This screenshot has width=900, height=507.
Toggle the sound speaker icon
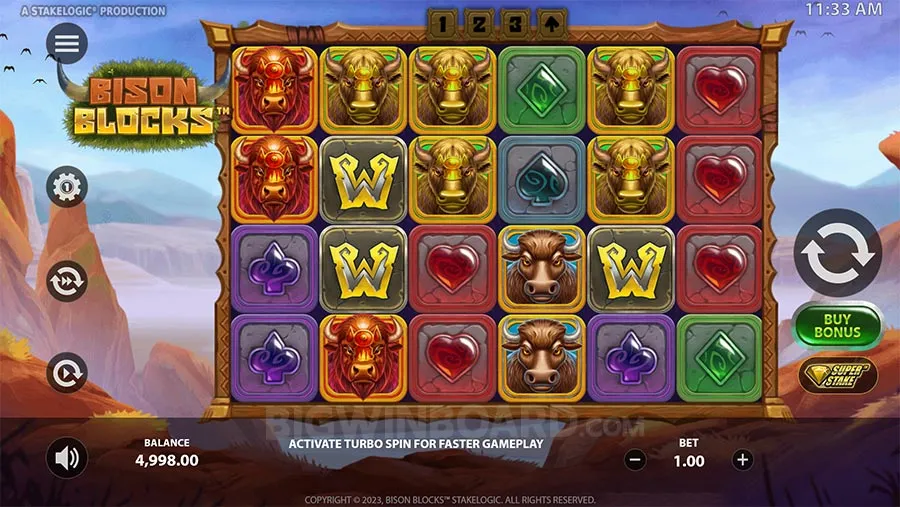pos(67,458)
